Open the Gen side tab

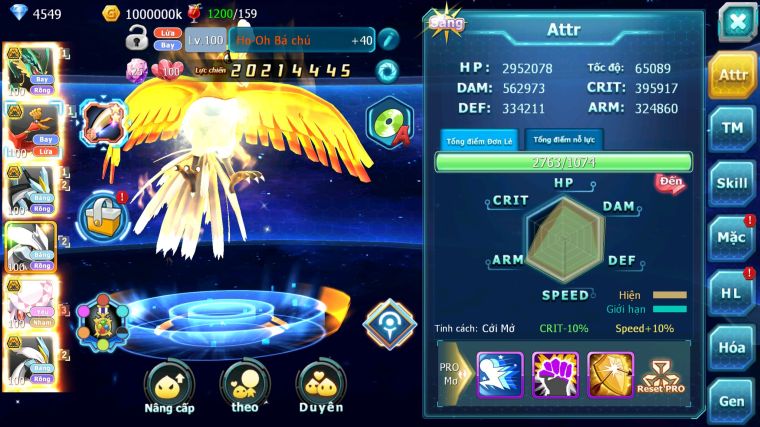[x=733, y=400]
